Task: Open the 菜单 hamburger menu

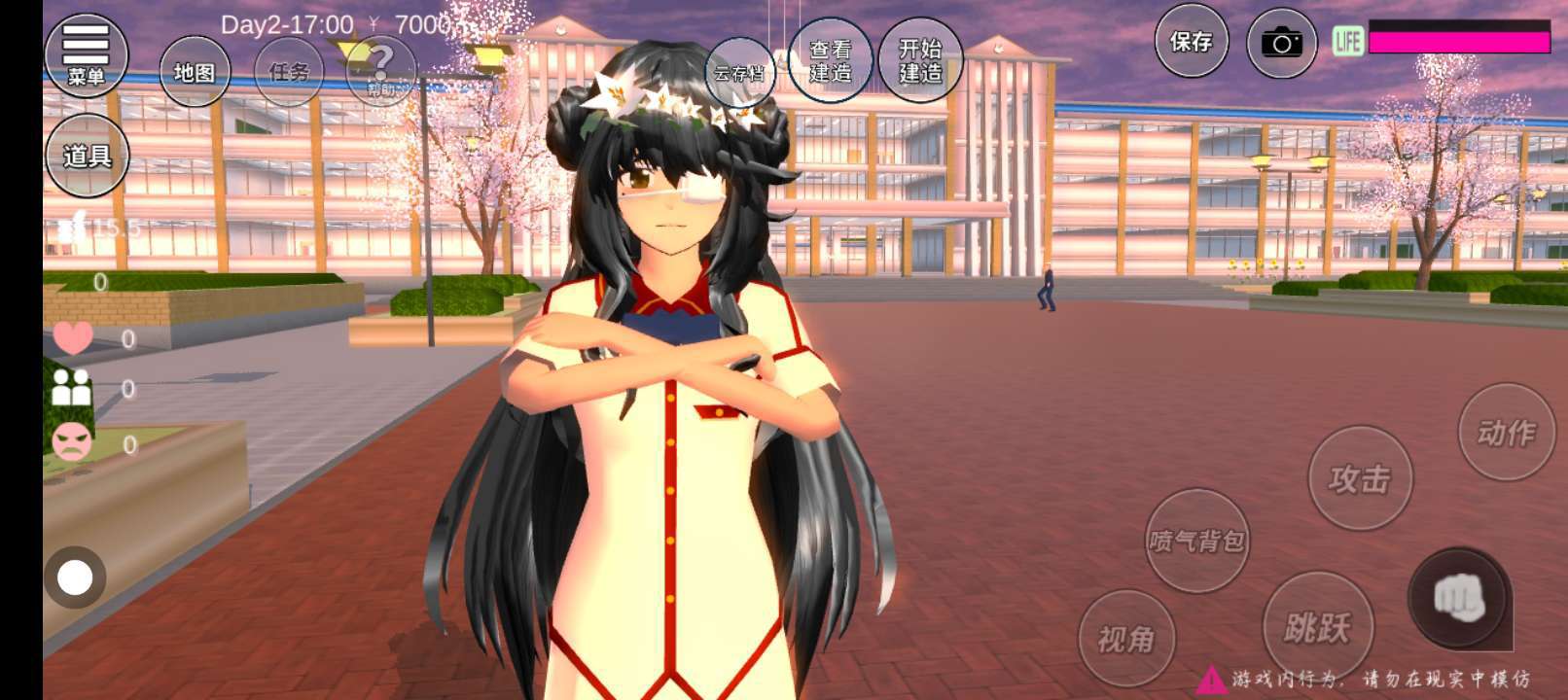Action: tap(86, 54)
